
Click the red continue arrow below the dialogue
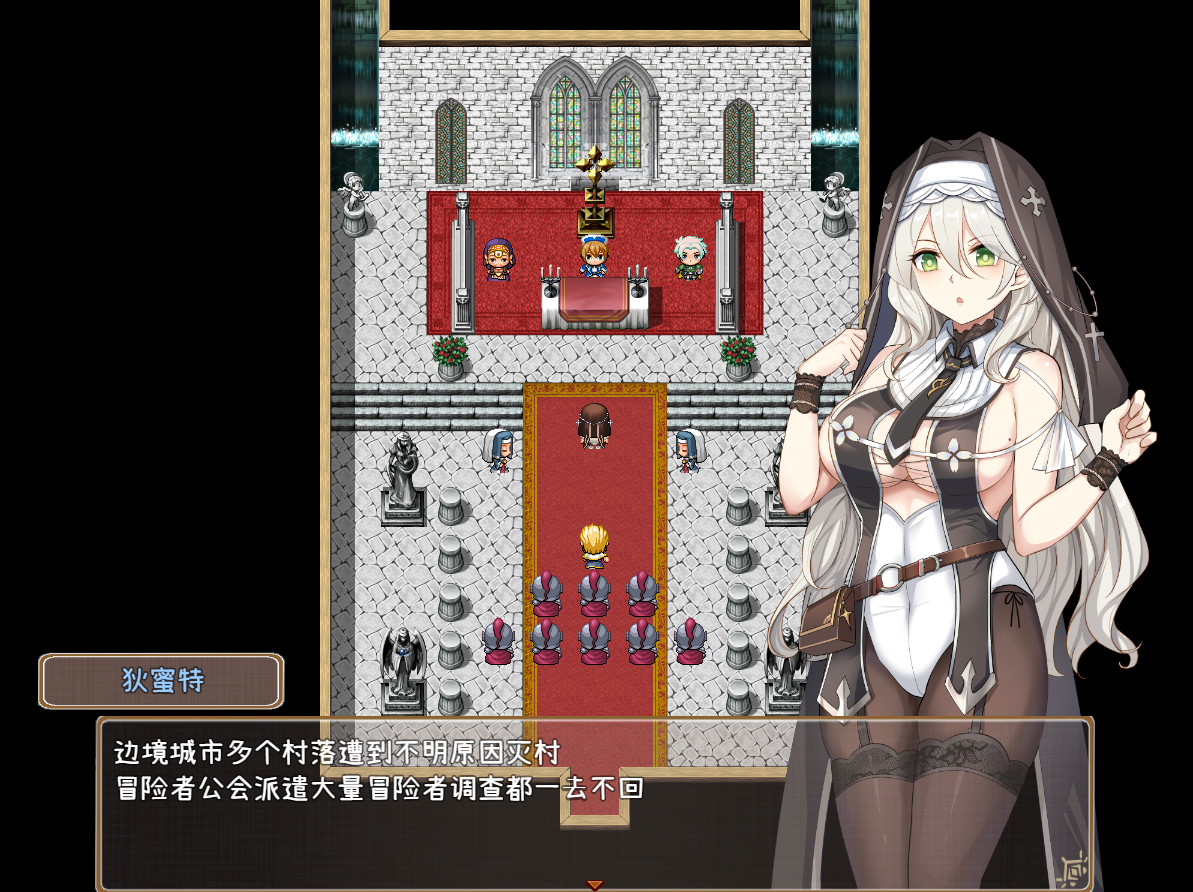pyautogui.click(x=595, y=885)
